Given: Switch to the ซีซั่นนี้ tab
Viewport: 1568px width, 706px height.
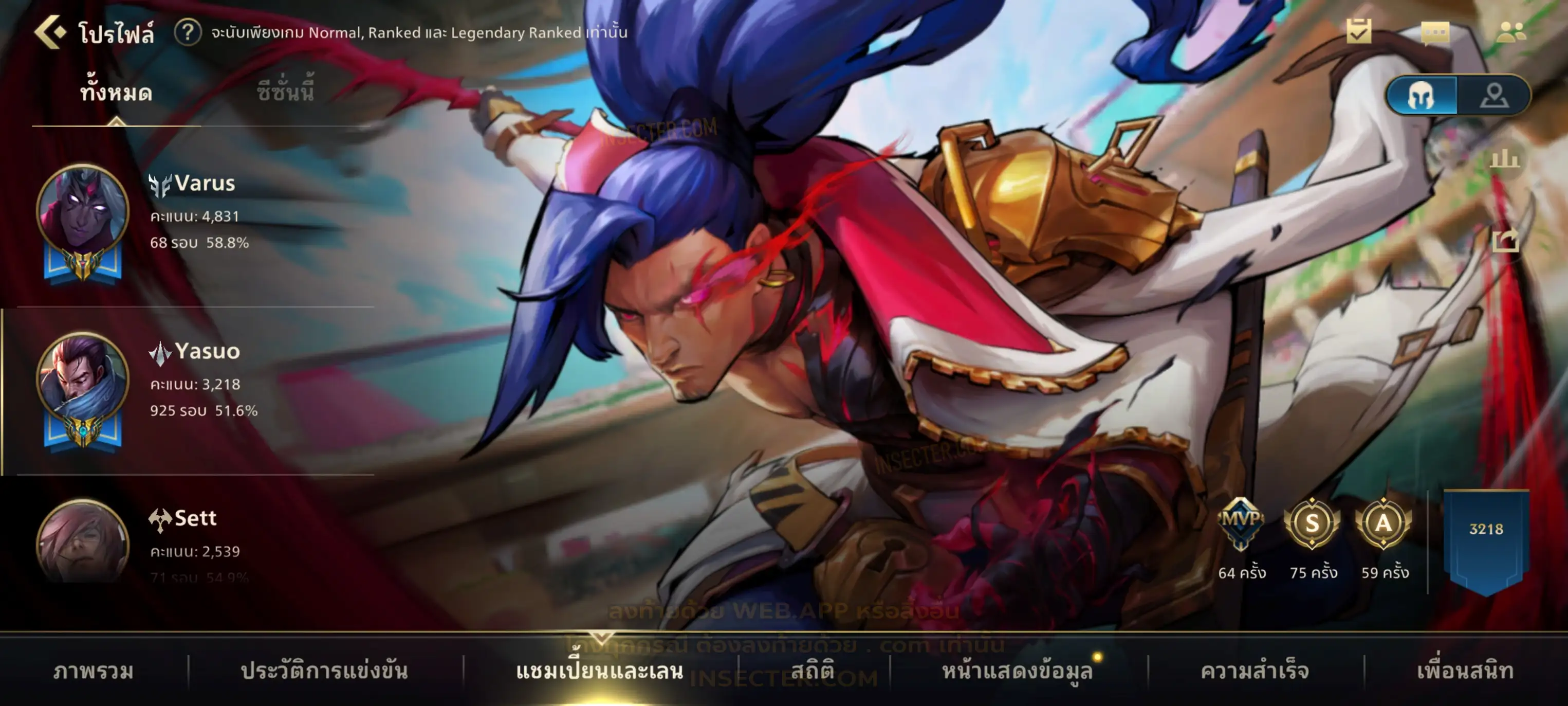Looking at the screenshot, I should tap(285, 92).
